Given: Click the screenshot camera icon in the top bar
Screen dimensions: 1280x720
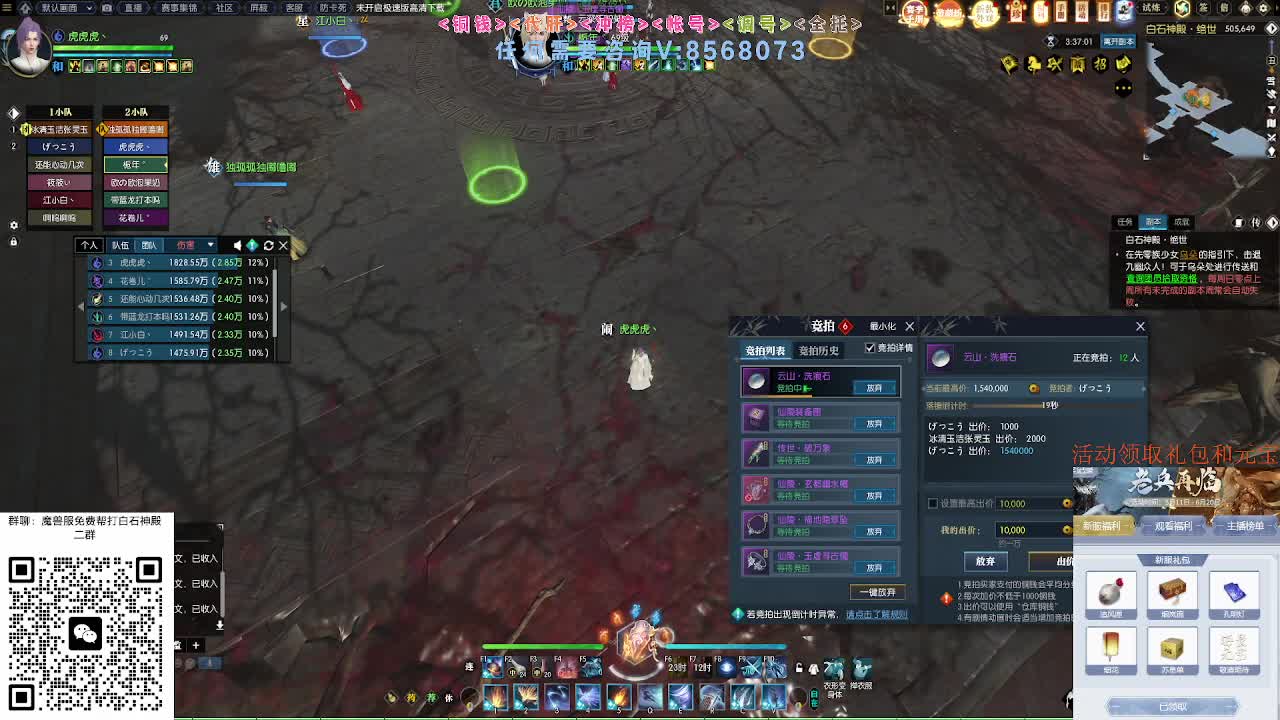Looking at the screenshot, I should (107, 8).
